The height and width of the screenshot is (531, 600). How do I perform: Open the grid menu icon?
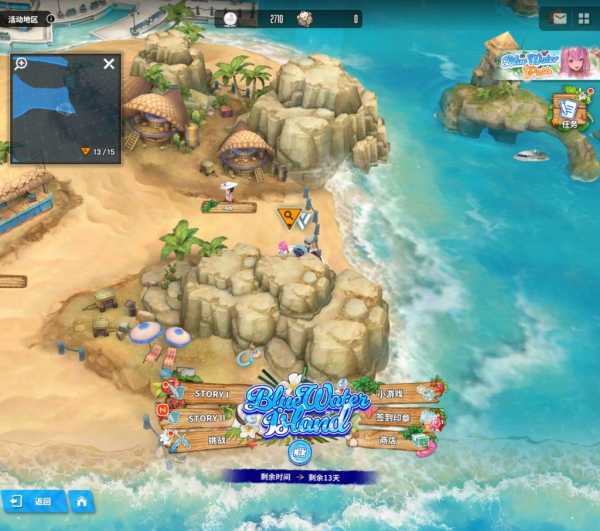tap(583, 18)
